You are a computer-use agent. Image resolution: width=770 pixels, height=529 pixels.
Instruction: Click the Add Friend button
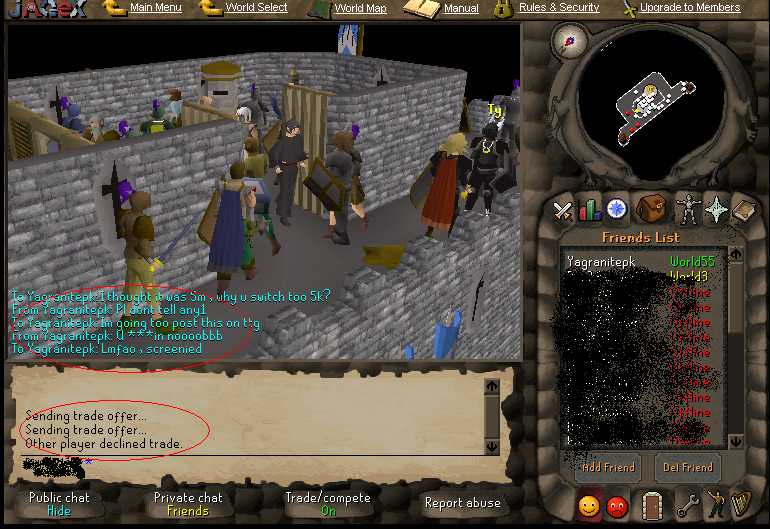tap(608, 467)
